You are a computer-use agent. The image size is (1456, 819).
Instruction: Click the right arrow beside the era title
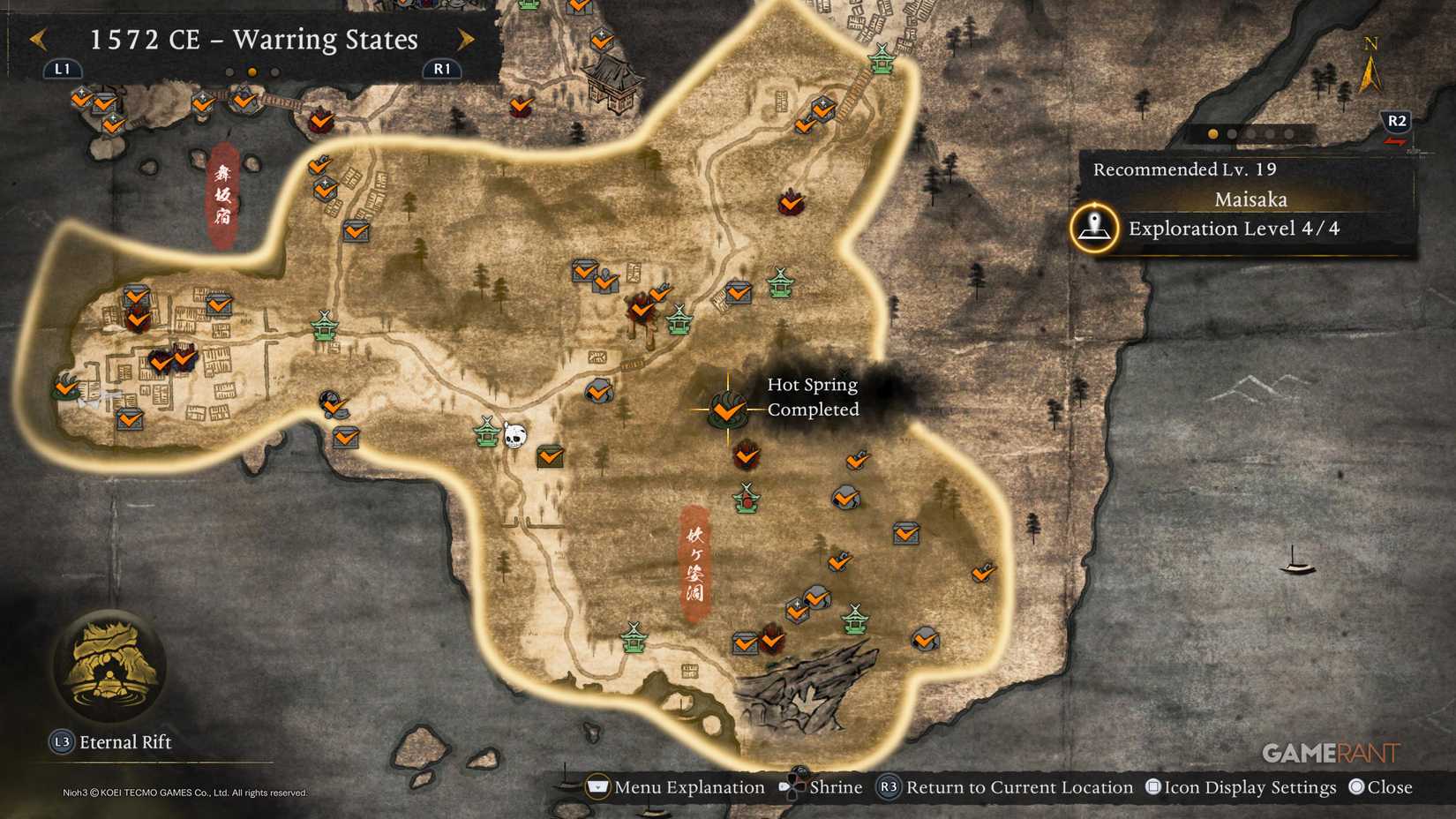[467, 41]
